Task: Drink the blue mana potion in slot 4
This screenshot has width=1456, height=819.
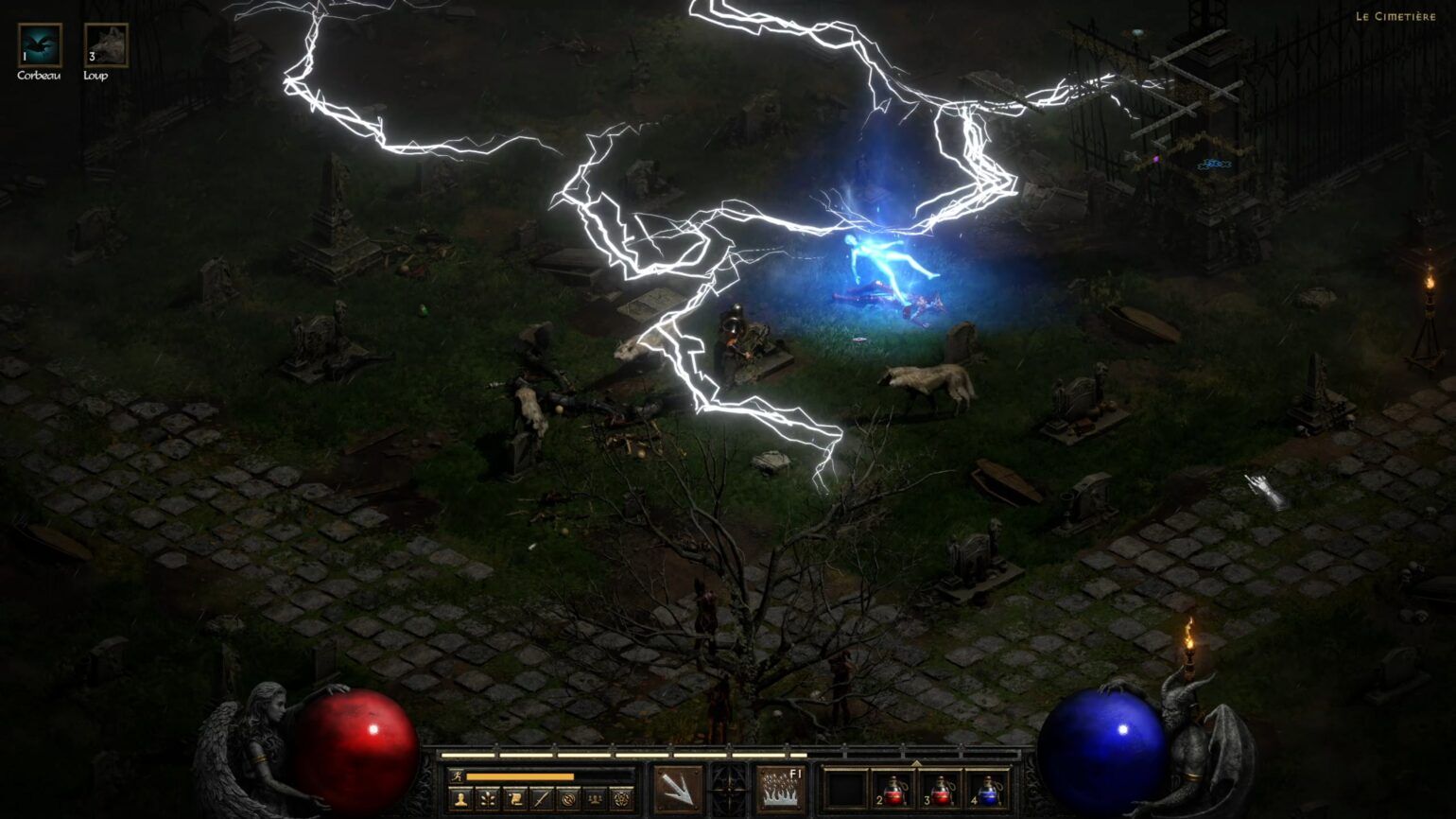Action: pos(991,793)
